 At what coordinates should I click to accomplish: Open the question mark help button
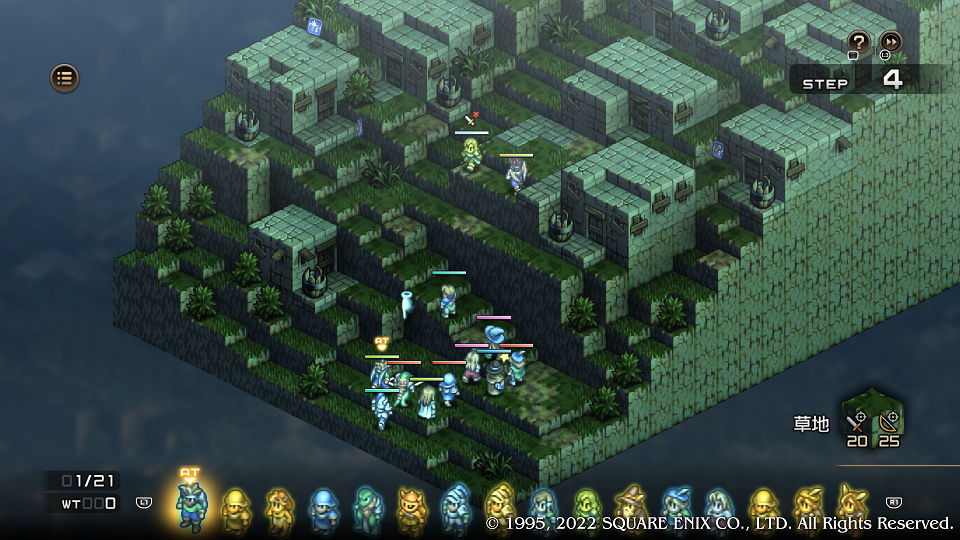click(858, 42)
